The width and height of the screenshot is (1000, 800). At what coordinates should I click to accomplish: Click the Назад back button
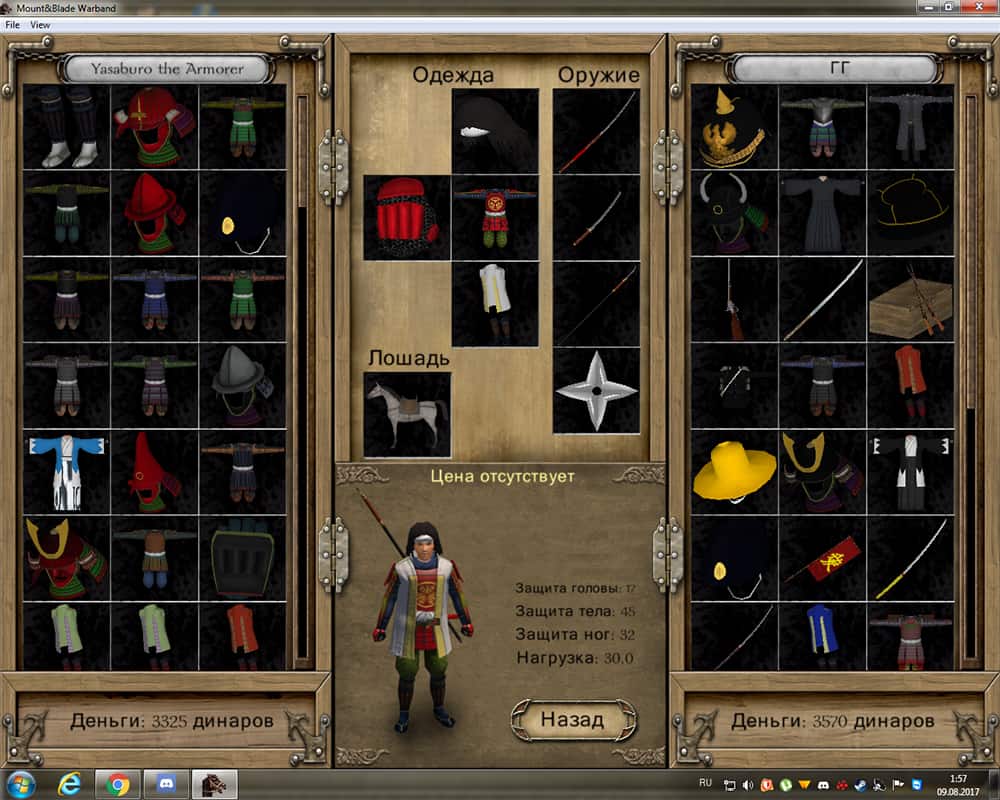tap(572, 719)
